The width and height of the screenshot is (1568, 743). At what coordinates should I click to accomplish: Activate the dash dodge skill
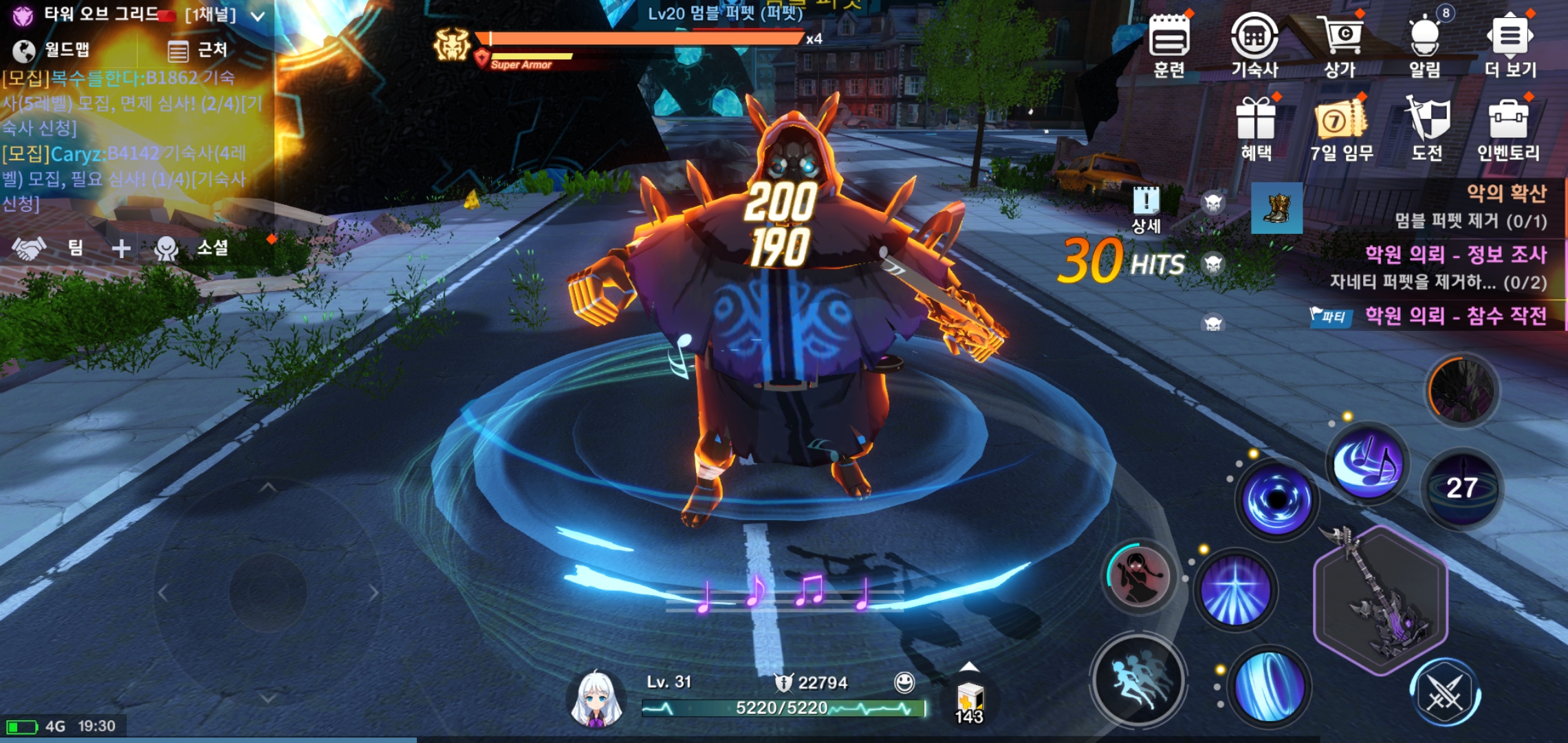1139,680
